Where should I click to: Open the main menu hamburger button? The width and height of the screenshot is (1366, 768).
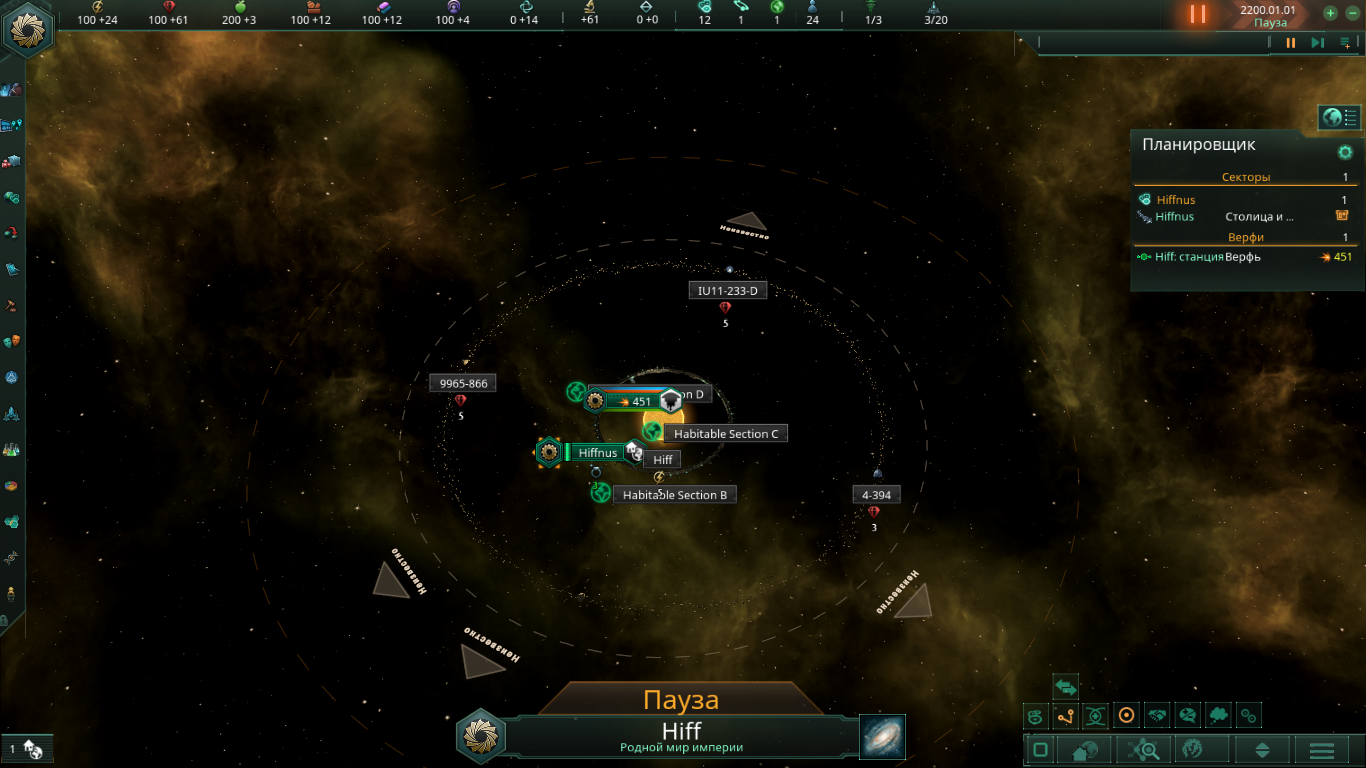[1321, 750]
